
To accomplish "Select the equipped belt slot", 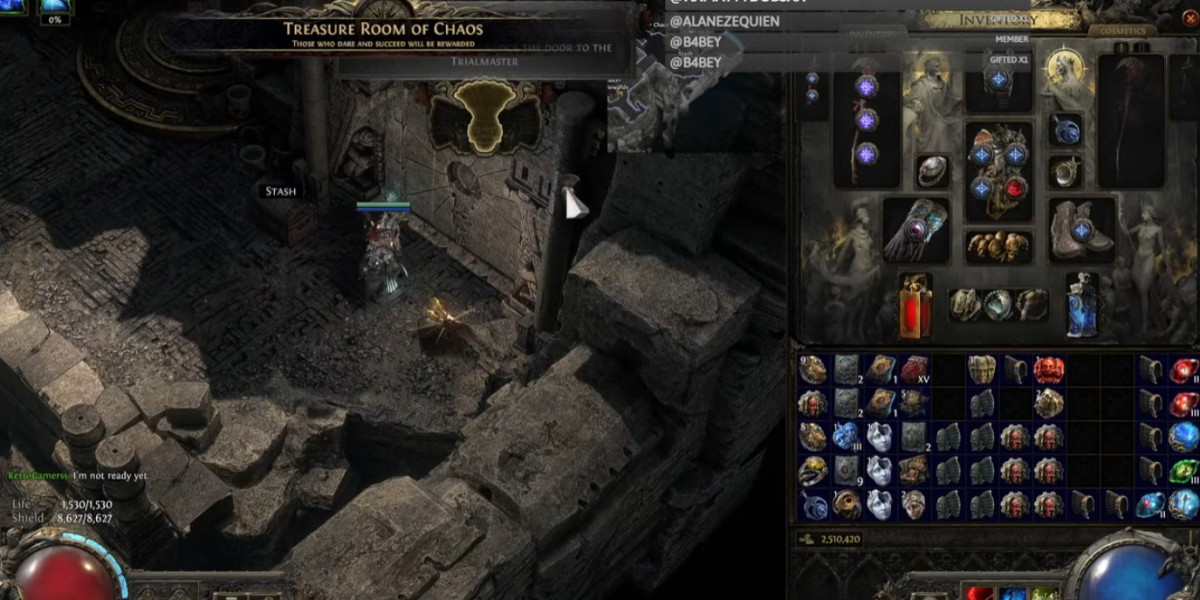I will click(998, 246).
